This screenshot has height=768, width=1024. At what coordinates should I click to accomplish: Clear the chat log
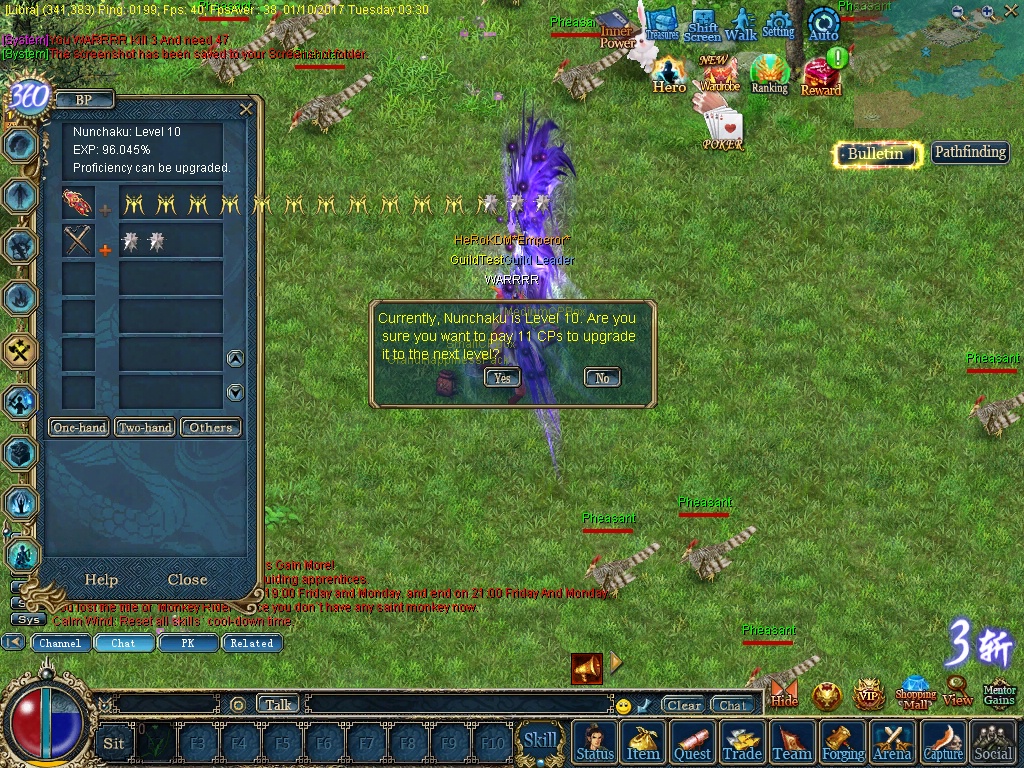[684, 705]
